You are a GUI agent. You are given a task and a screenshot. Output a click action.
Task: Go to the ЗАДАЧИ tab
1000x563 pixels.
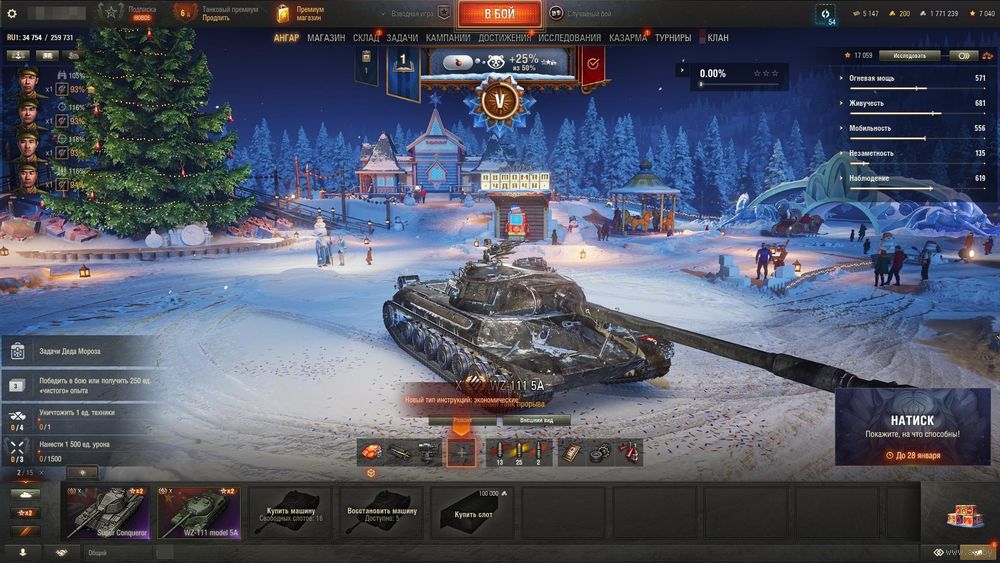click(402, 38)
